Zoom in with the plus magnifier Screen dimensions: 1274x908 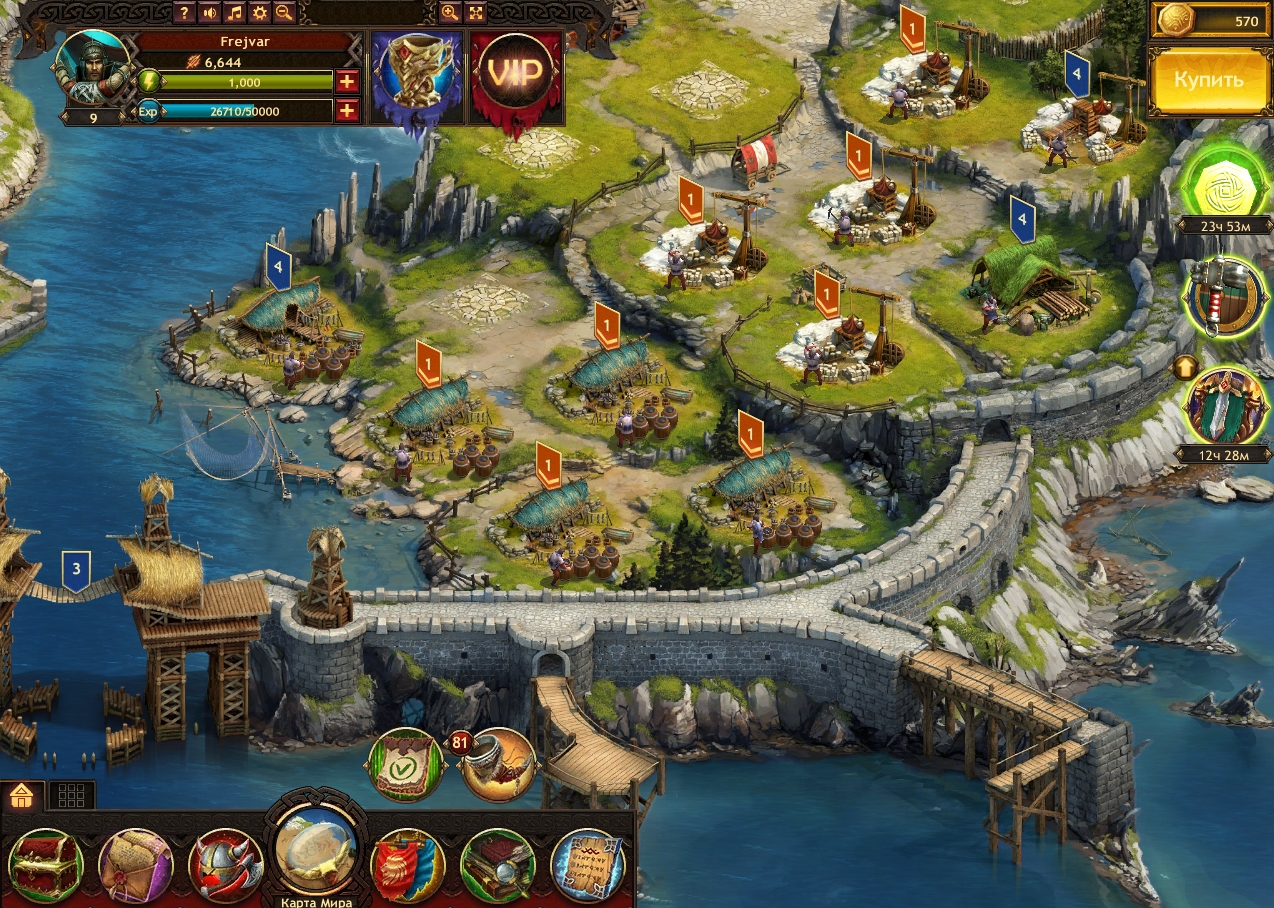click(x=450, y=12)
